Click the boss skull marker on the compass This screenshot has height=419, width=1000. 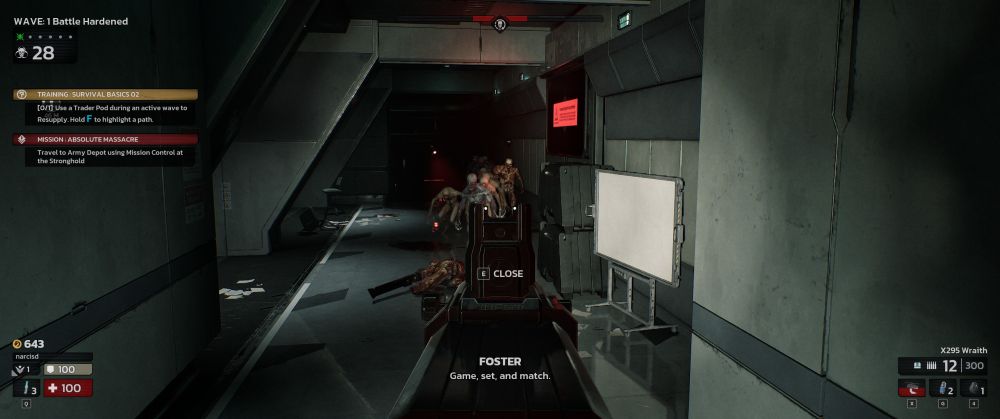tap(500, 24)
